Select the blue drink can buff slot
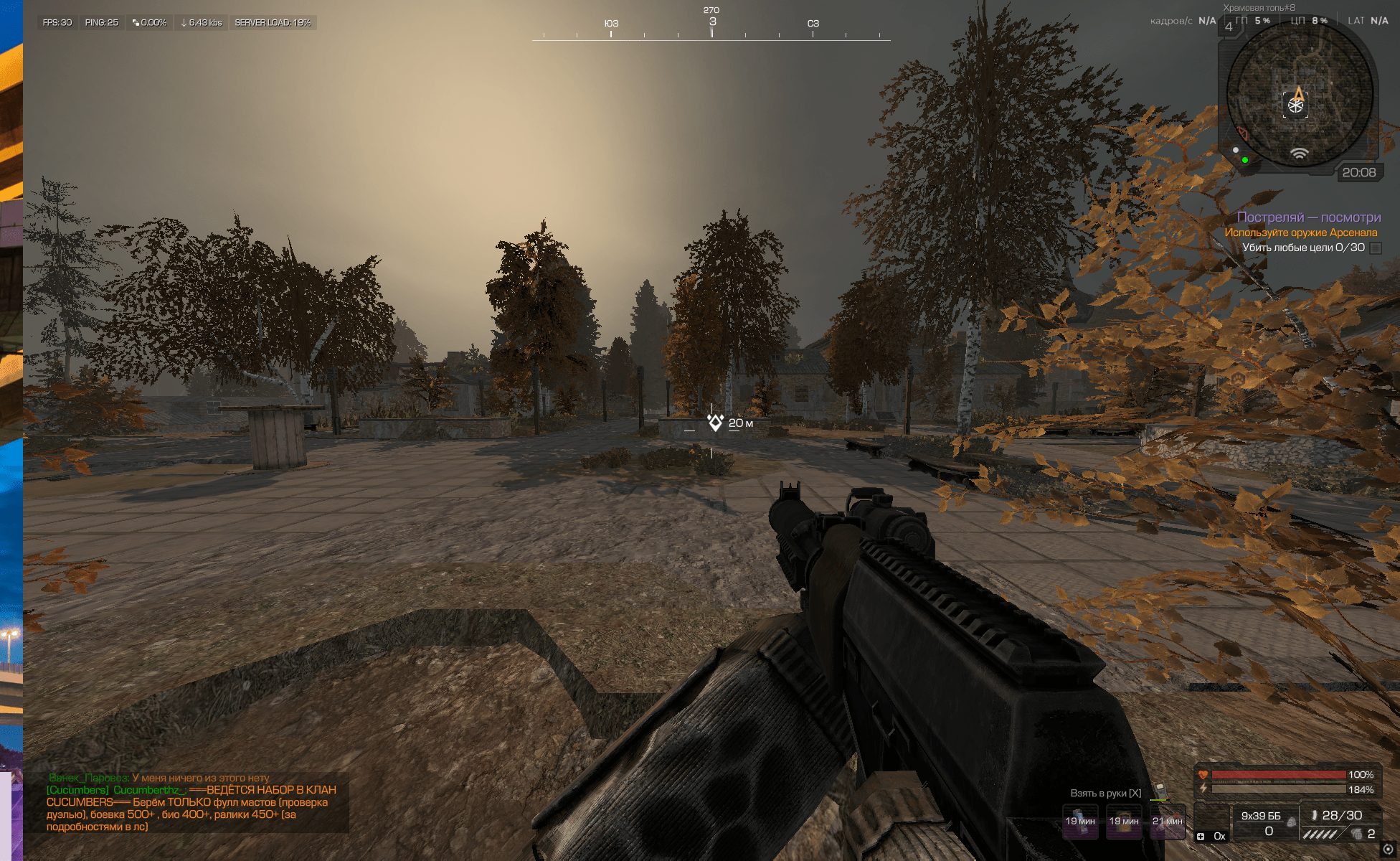The width and height of the screenshot is (1400, 861). (x=1080, y=821)
